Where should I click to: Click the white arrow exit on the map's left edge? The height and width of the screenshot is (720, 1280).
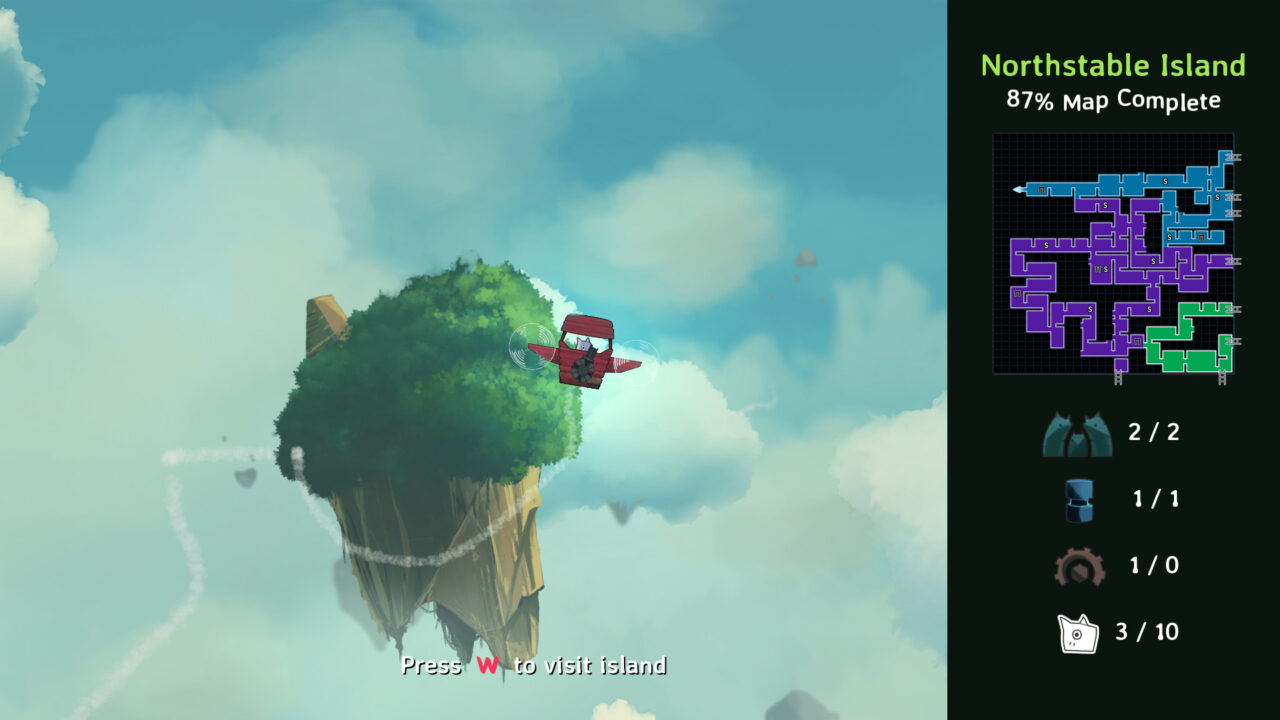pos(1016,189)
